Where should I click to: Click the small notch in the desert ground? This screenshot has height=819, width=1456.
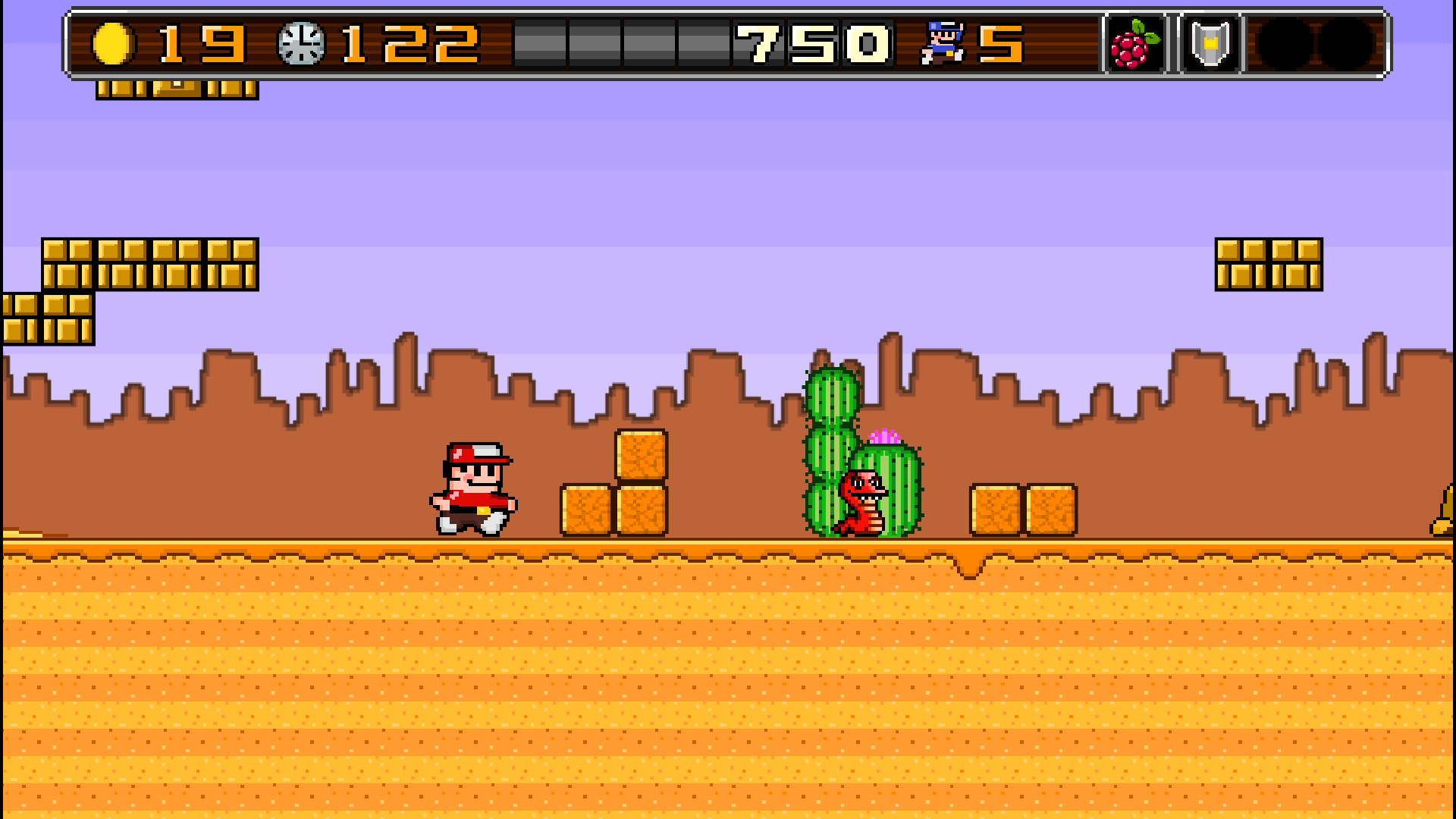point(968,565)
